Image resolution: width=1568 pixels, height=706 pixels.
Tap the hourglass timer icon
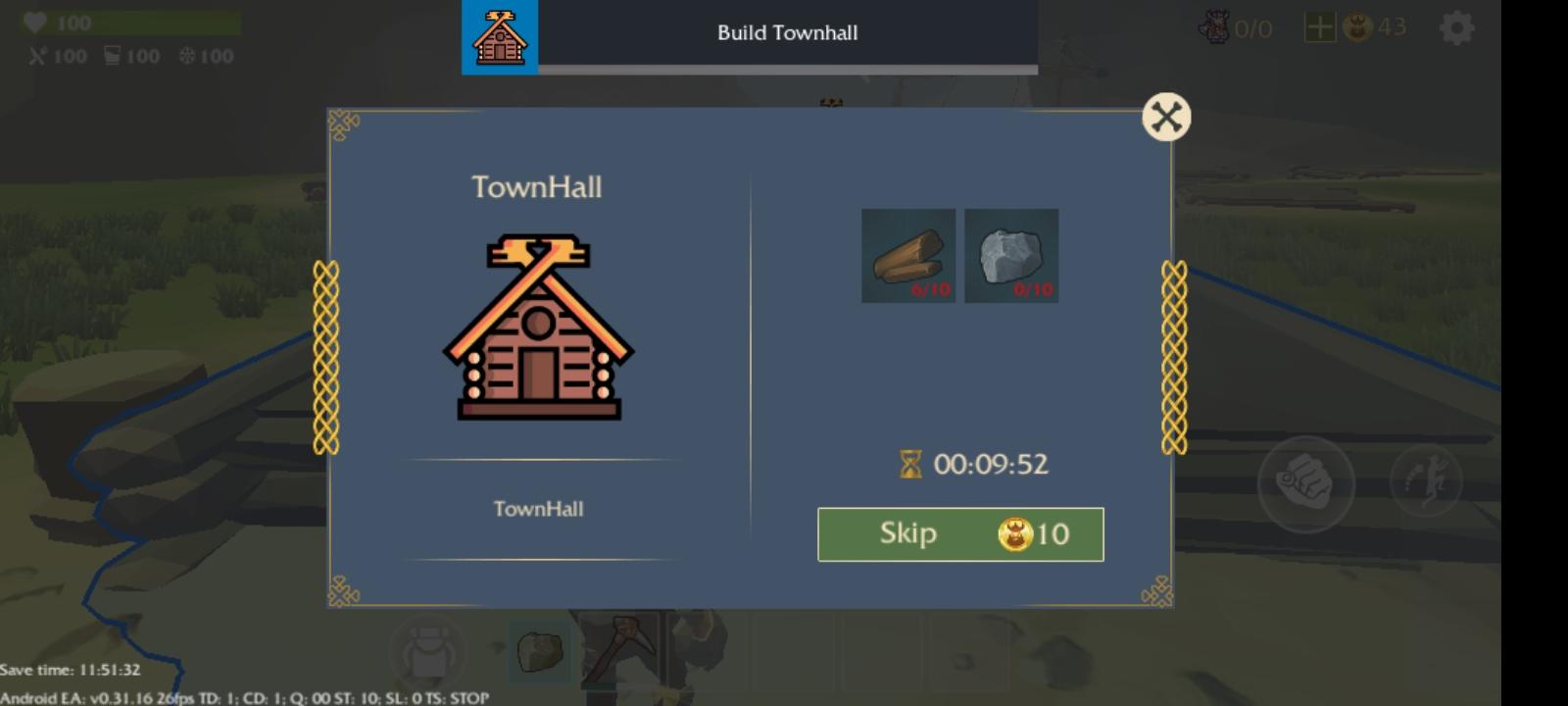(x=911, y=464)
